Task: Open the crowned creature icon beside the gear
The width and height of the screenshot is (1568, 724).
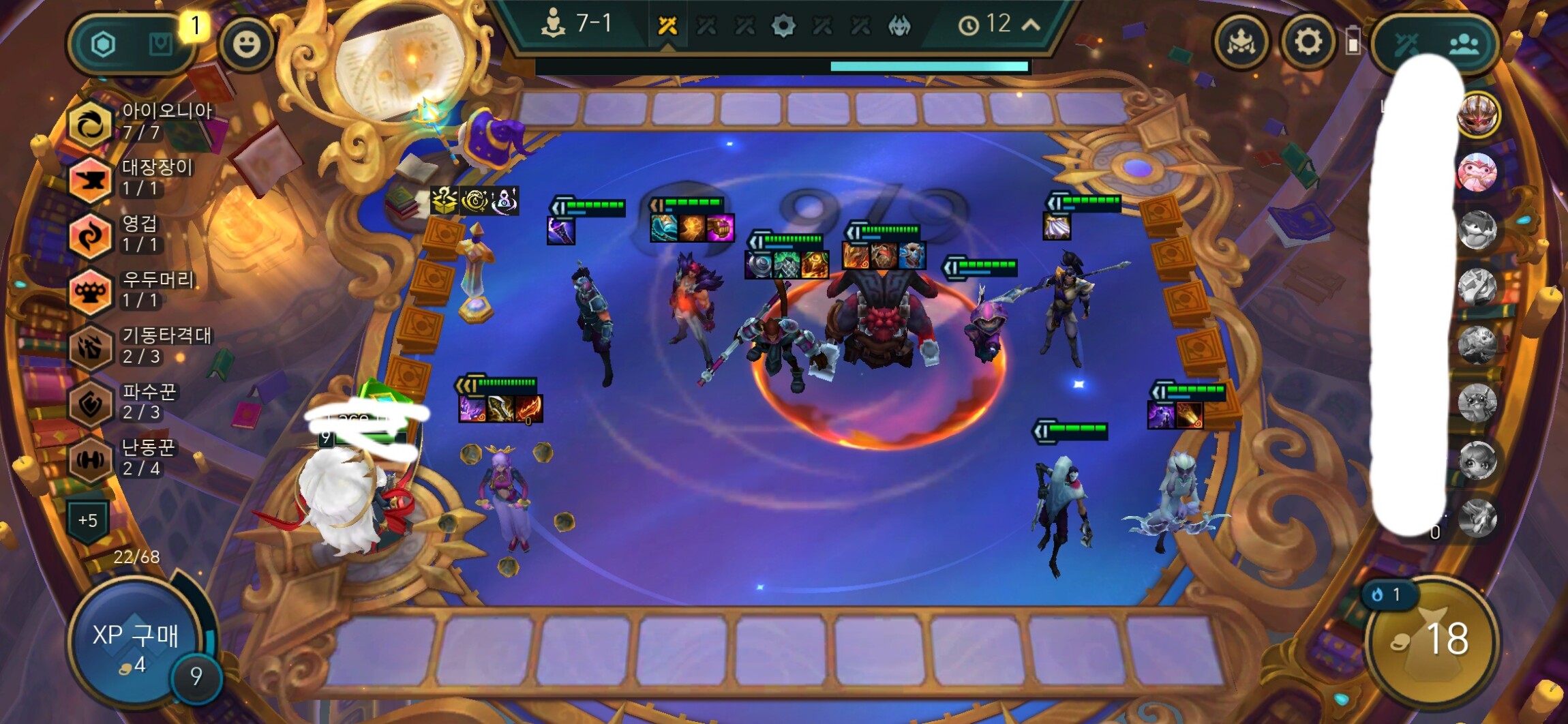Action: click(1241, 43)
